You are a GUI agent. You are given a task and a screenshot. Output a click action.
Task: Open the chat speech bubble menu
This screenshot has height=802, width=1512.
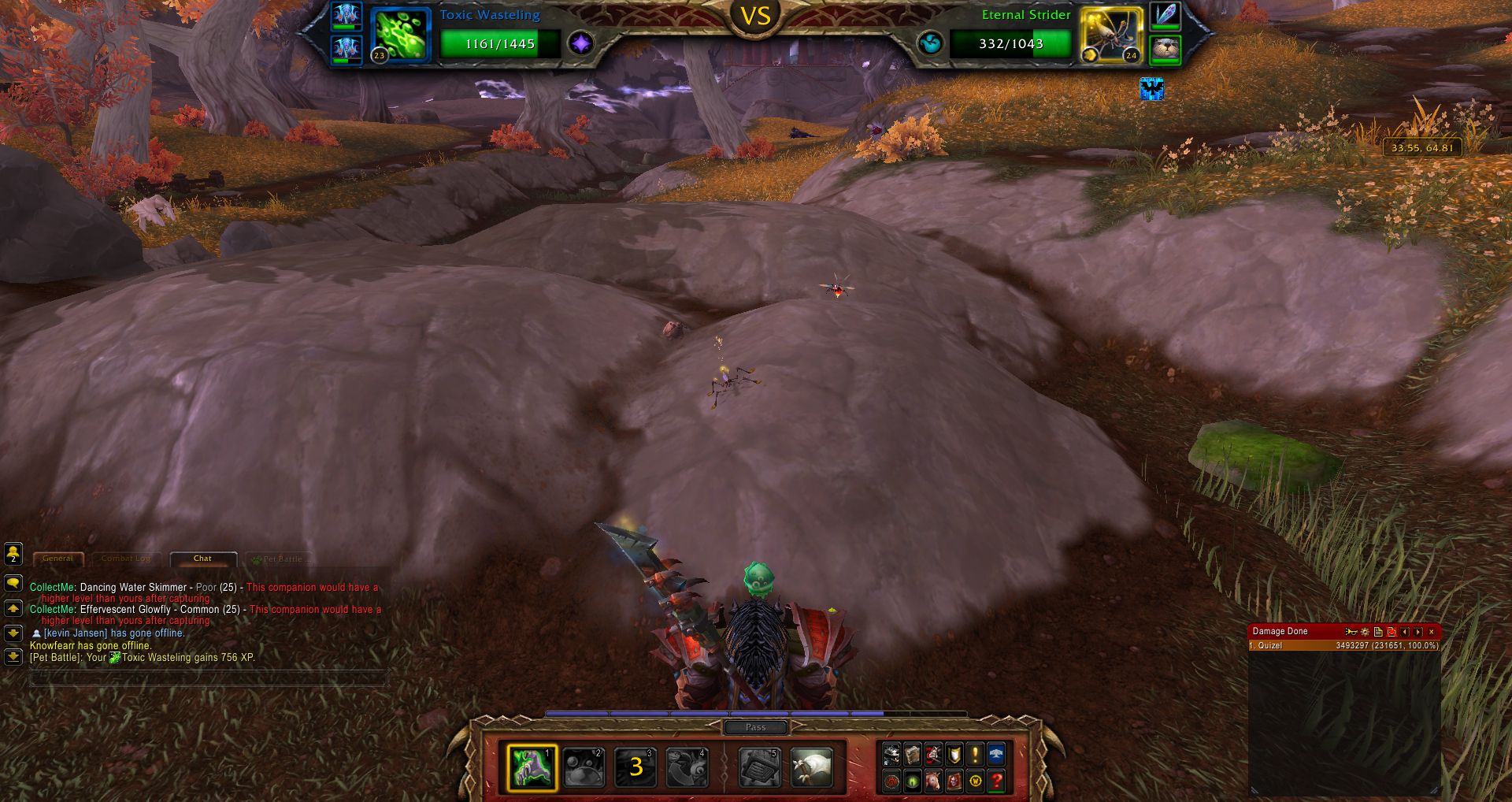coord(13,584)
